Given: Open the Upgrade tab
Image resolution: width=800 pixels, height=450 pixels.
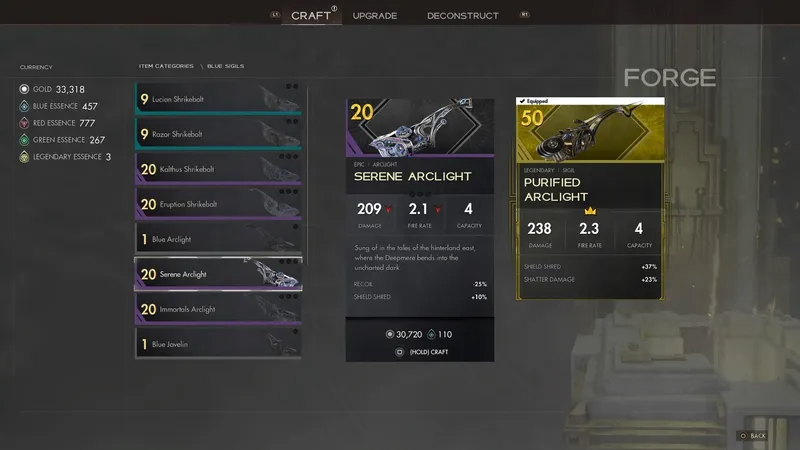Looking at the screenshot, I should pos(375,16).
